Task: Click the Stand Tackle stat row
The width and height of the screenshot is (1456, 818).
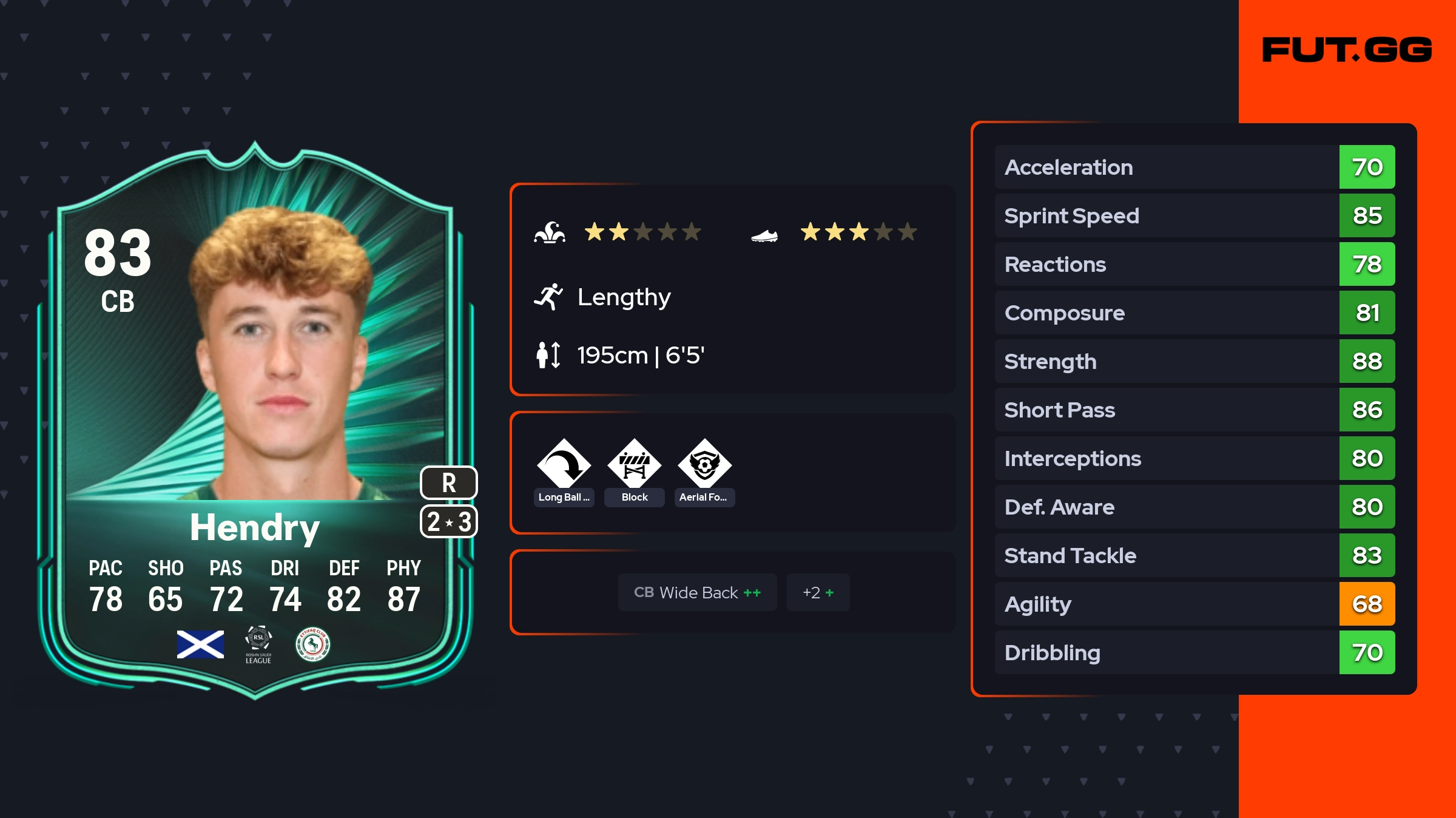Action: (x=1194, y=555)
